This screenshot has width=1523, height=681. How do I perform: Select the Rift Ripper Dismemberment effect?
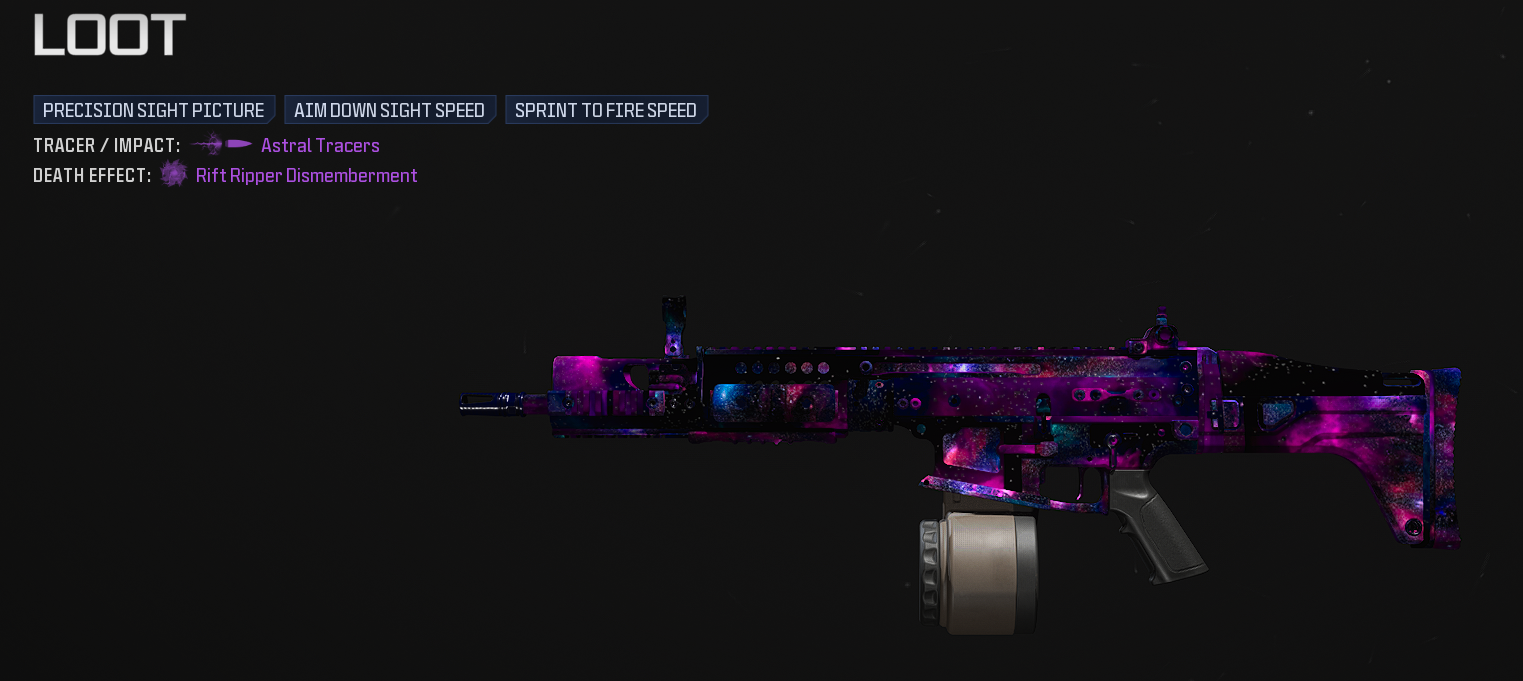click(306, 176)
